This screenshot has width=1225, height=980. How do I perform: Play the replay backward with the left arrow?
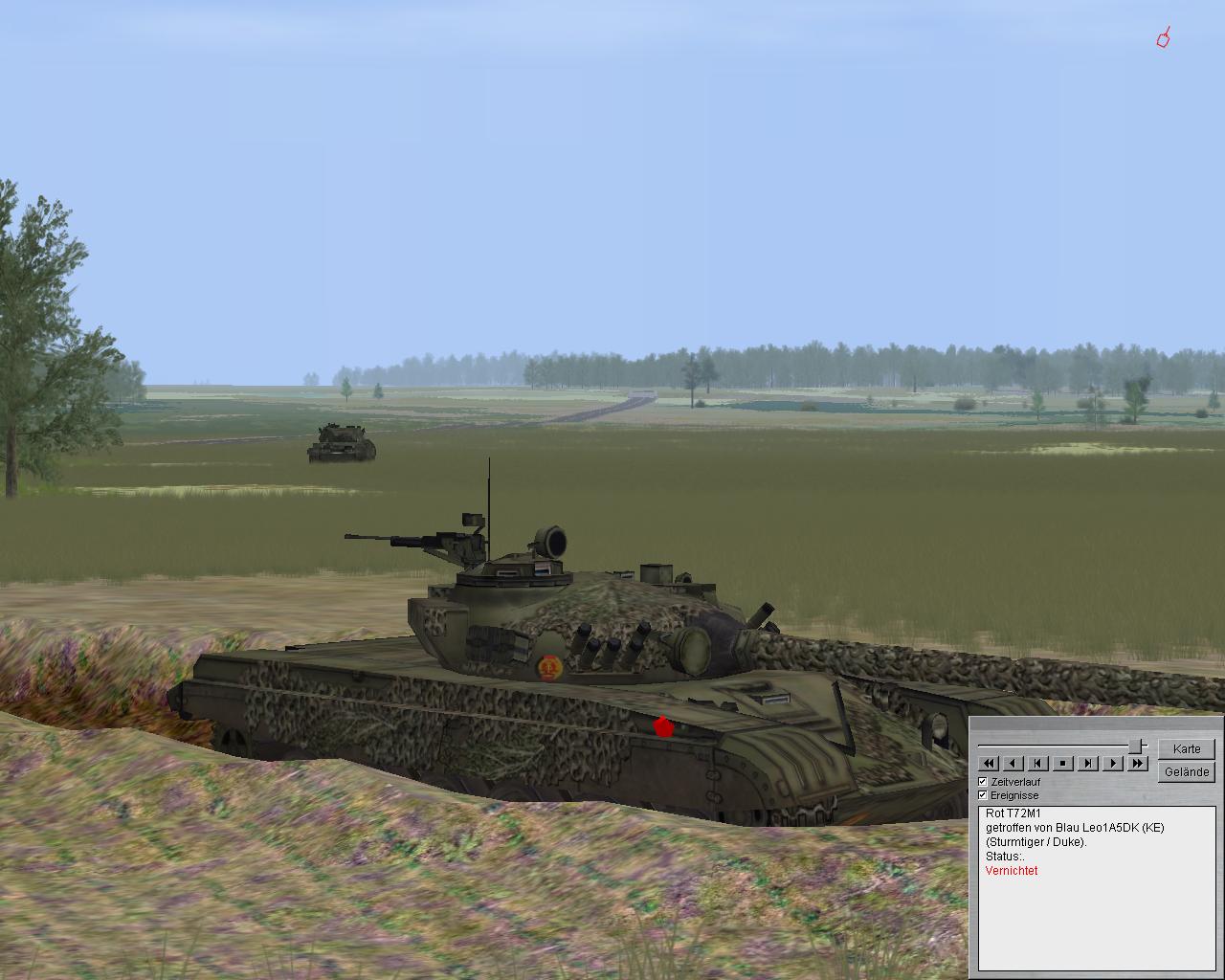(1013, 763)
